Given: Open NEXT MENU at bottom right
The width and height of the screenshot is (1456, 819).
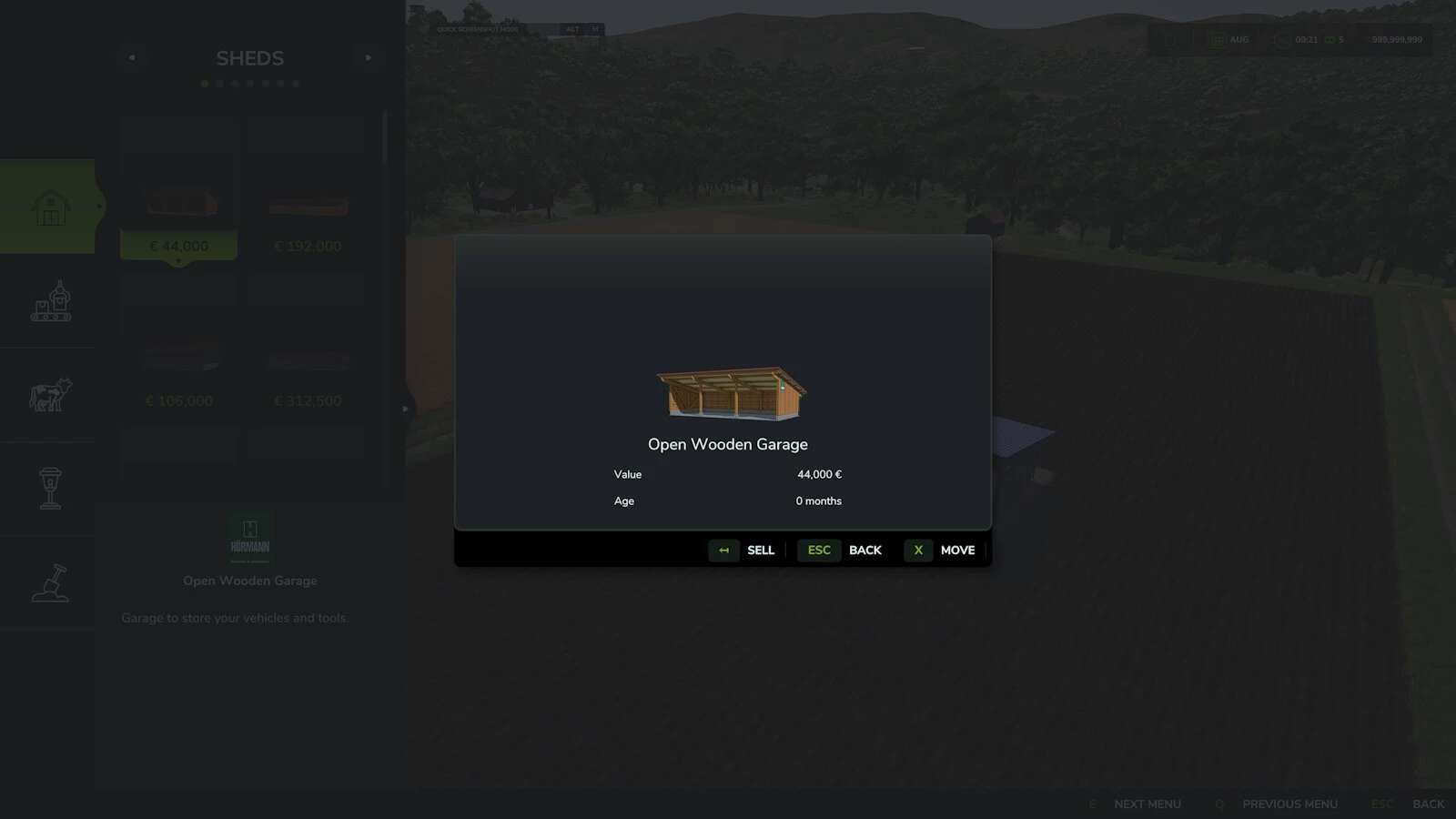Looking at the screenshot, I should coord(1148,804).
